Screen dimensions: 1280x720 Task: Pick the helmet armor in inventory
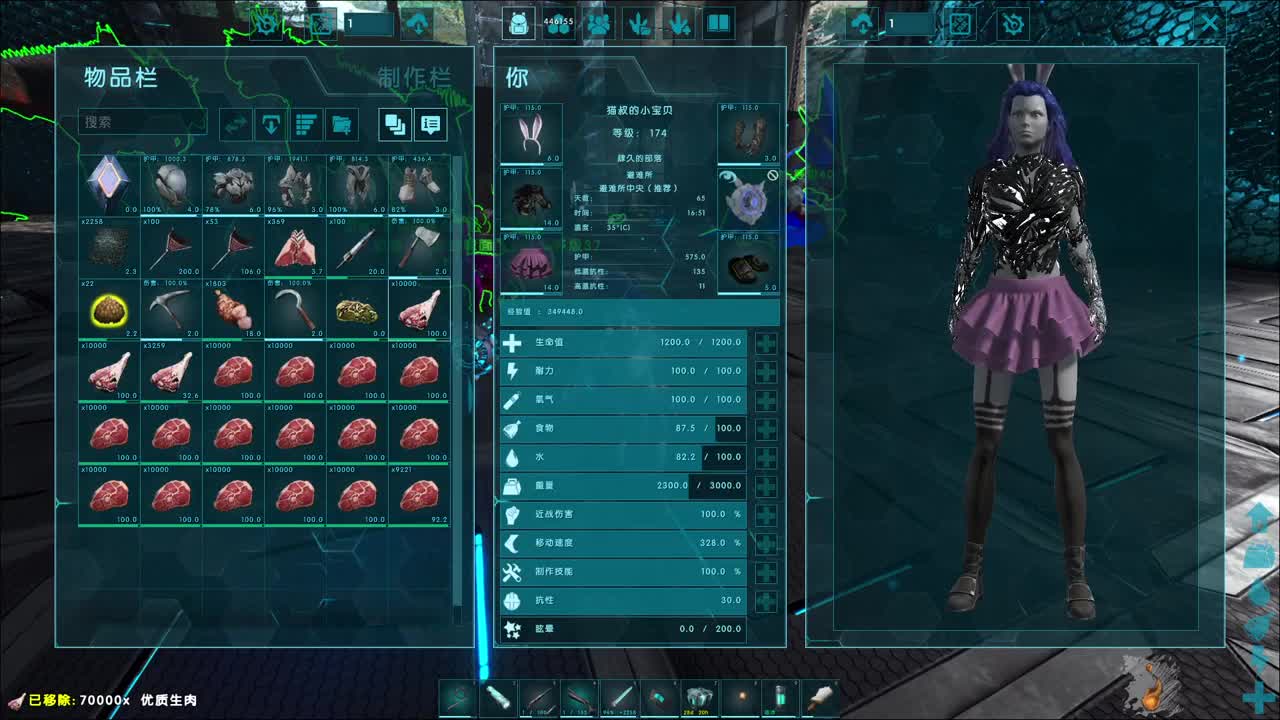[x=171, y=184]
